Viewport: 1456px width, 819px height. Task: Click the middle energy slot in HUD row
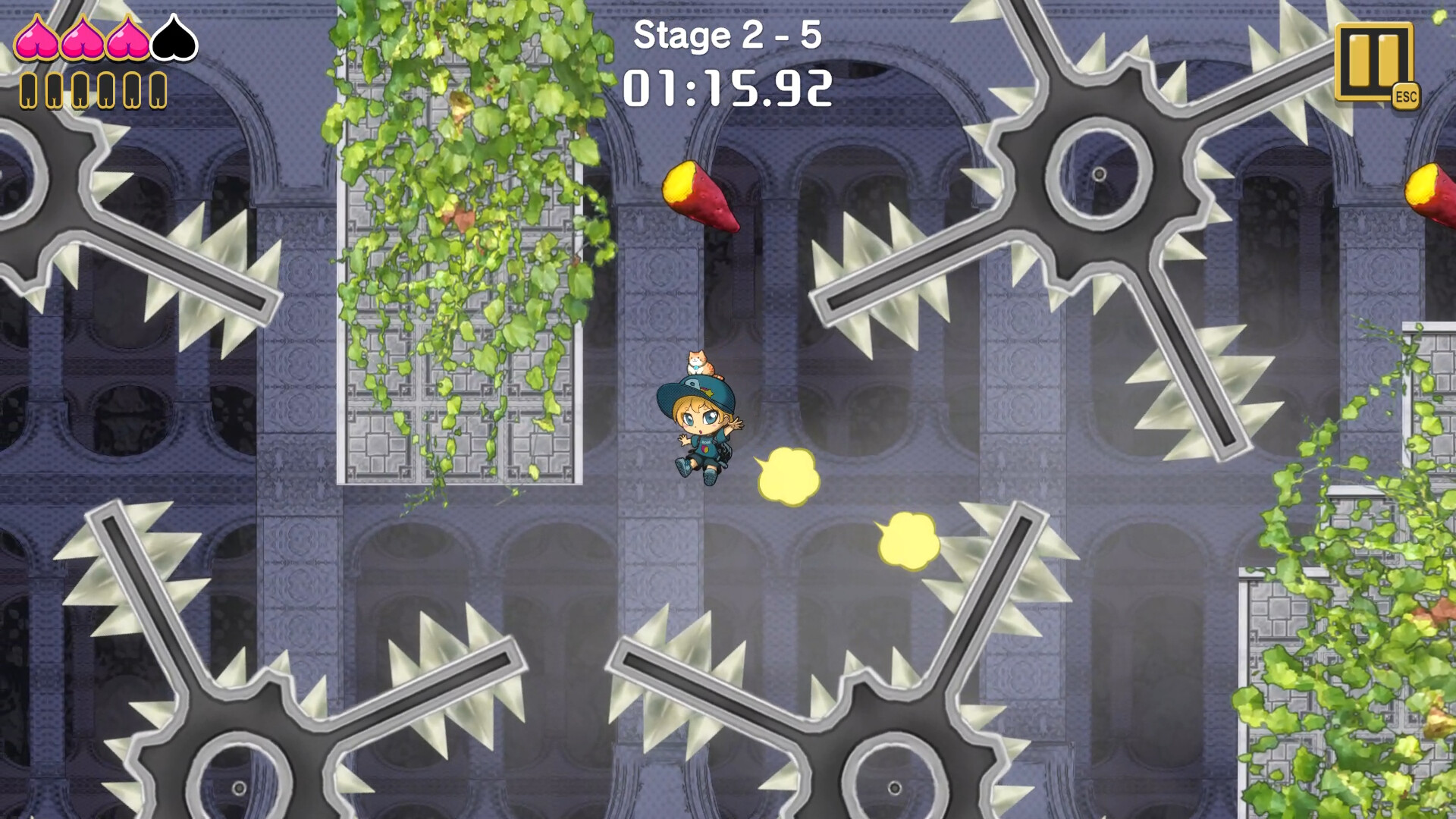tap(80, 91)
